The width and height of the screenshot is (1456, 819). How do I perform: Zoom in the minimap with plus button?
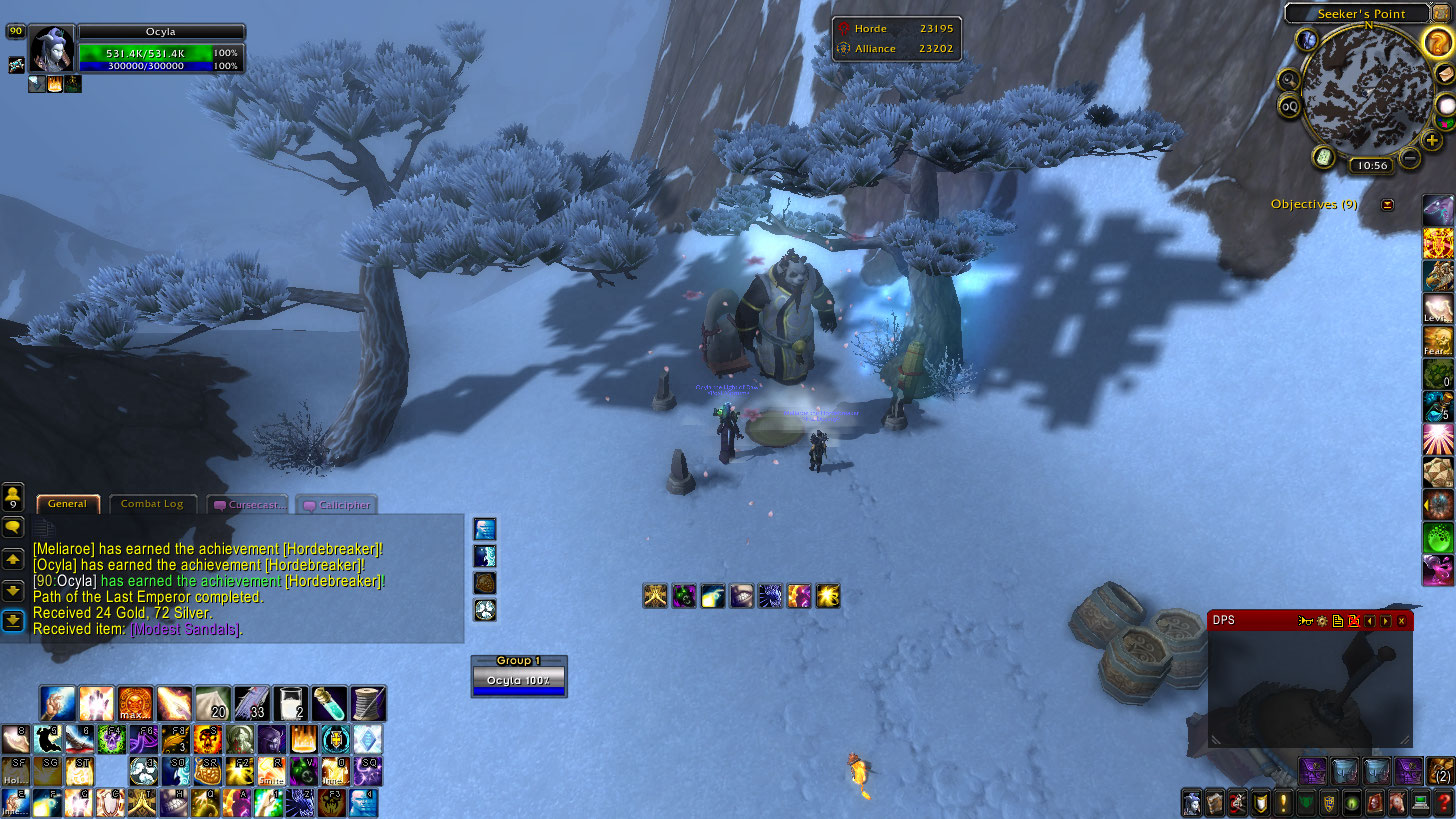coord(1433,140)
